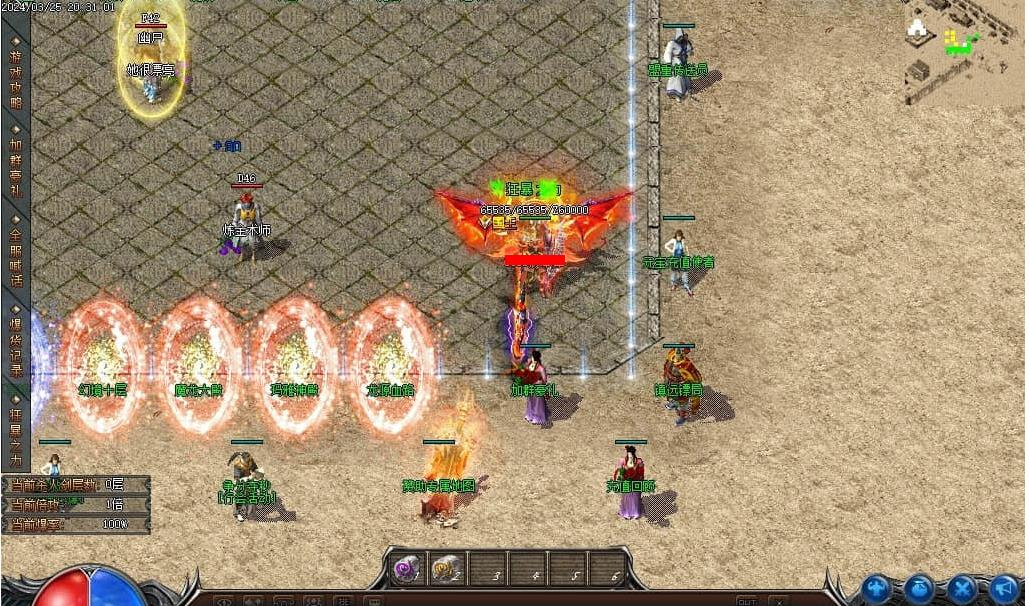1029x606 pixels.
Task: Open the character panel round blue button
Action: tap(877, 588)
